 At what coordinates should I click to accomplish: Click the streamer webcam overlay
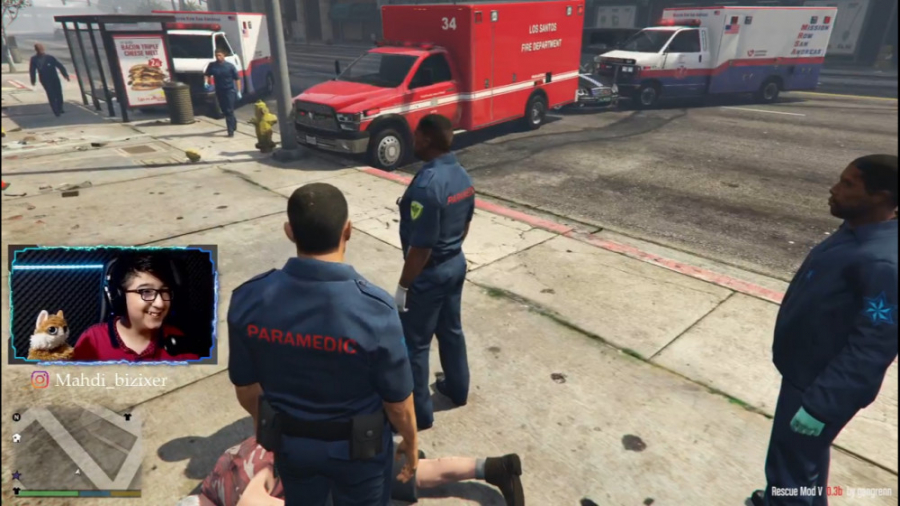(112, 304)
